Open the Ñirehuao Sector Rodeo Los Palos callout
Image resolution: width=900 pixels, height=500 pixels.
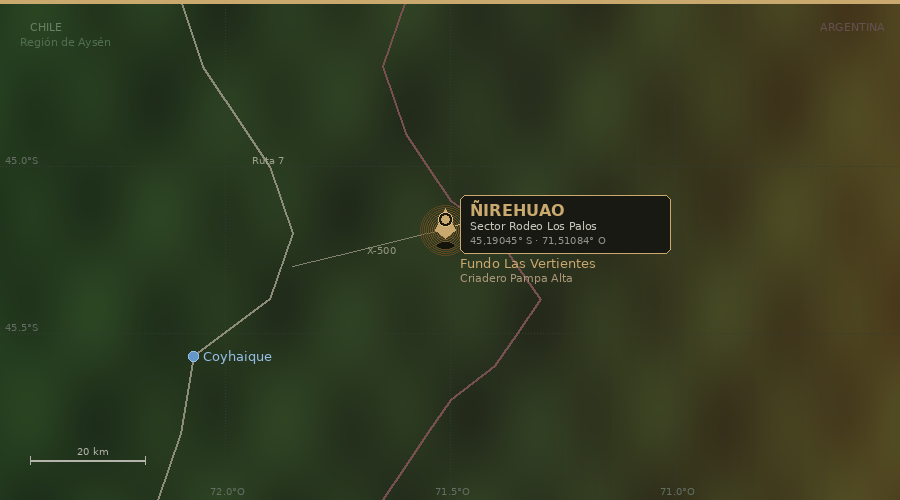pos(565,224)
